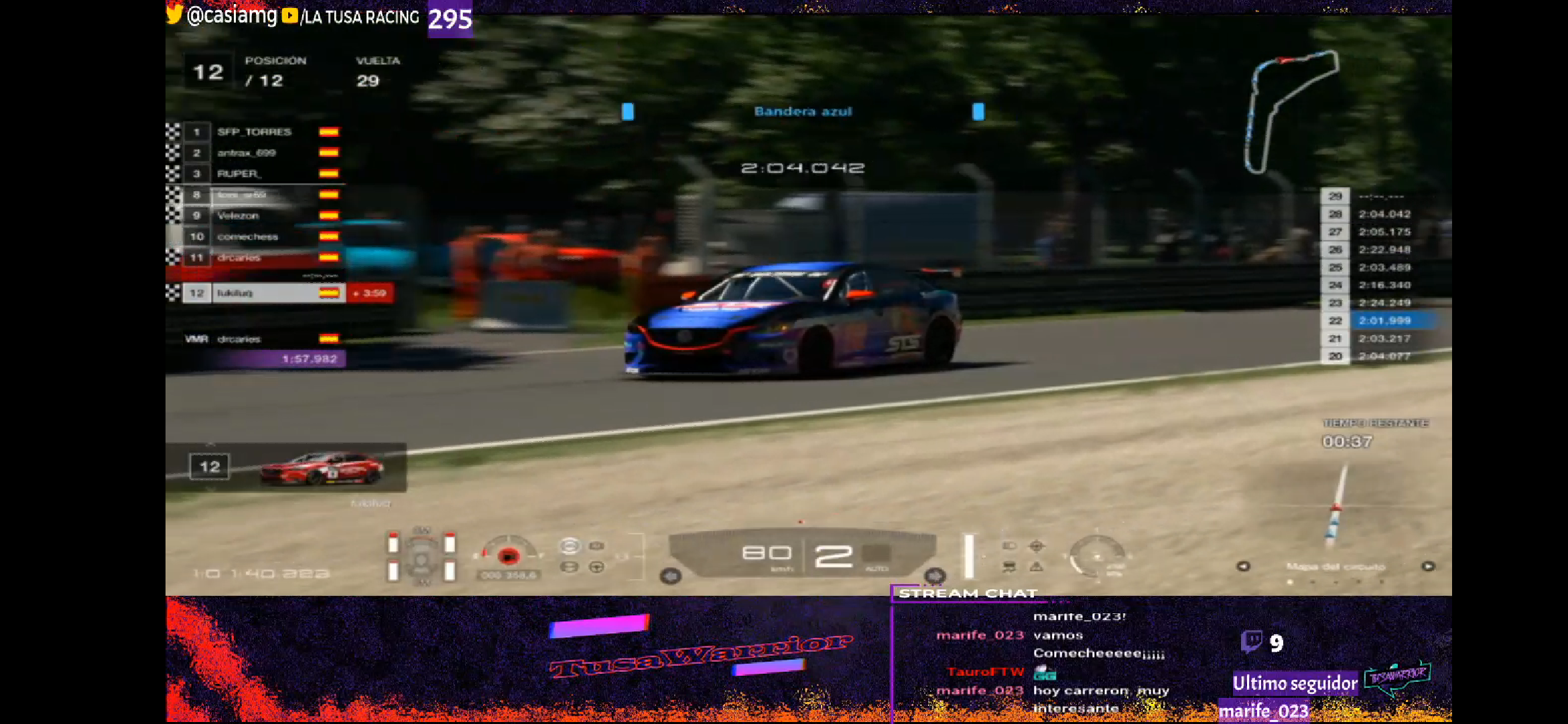Image resolution: width=1568 pixels, height=724 pixels.
Task: Select SFP_TORRES in the standings list
Action: (x=255, y=132)
